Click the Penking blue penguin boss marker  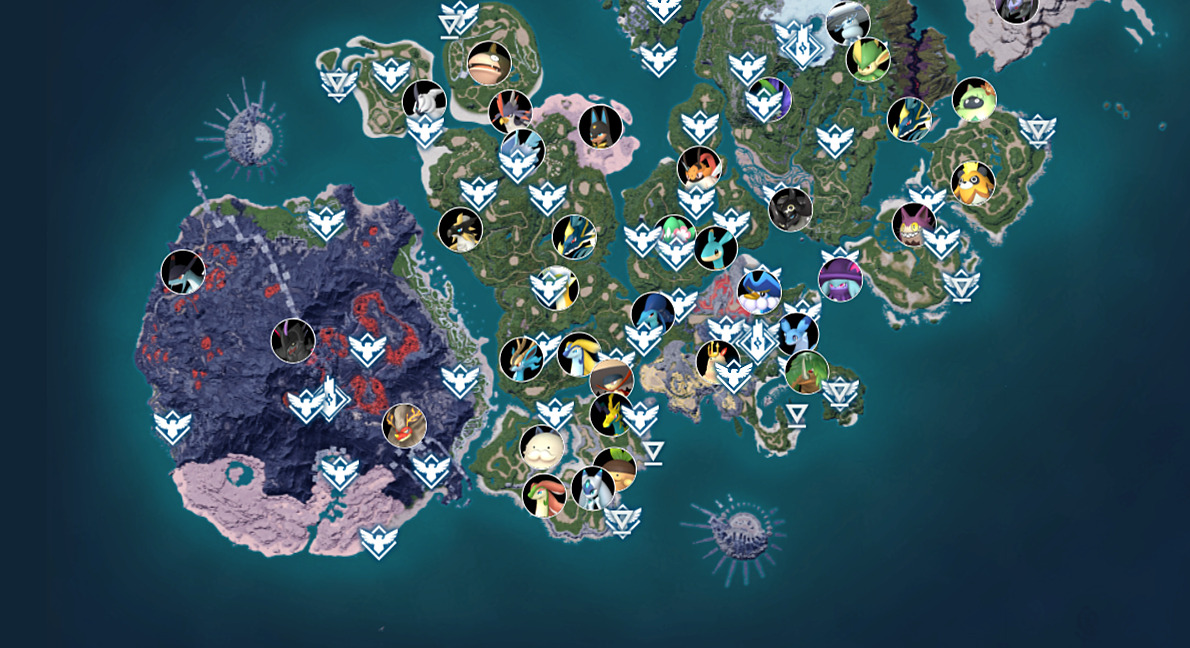pyautogui.click(x=759, y=291)
